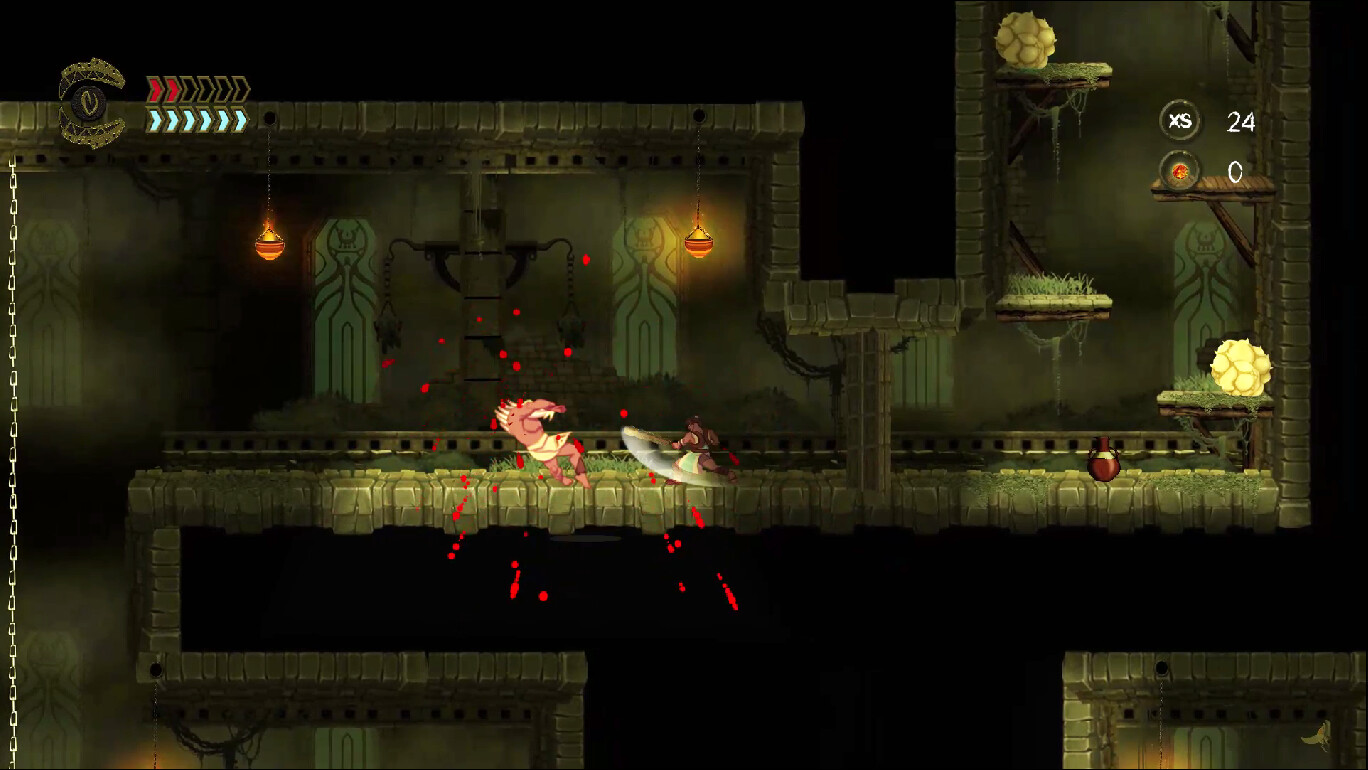This screenshot has height=770, width=1368.
Task: Select the XS currency counter icon
Action: [x=1180, y=120]
